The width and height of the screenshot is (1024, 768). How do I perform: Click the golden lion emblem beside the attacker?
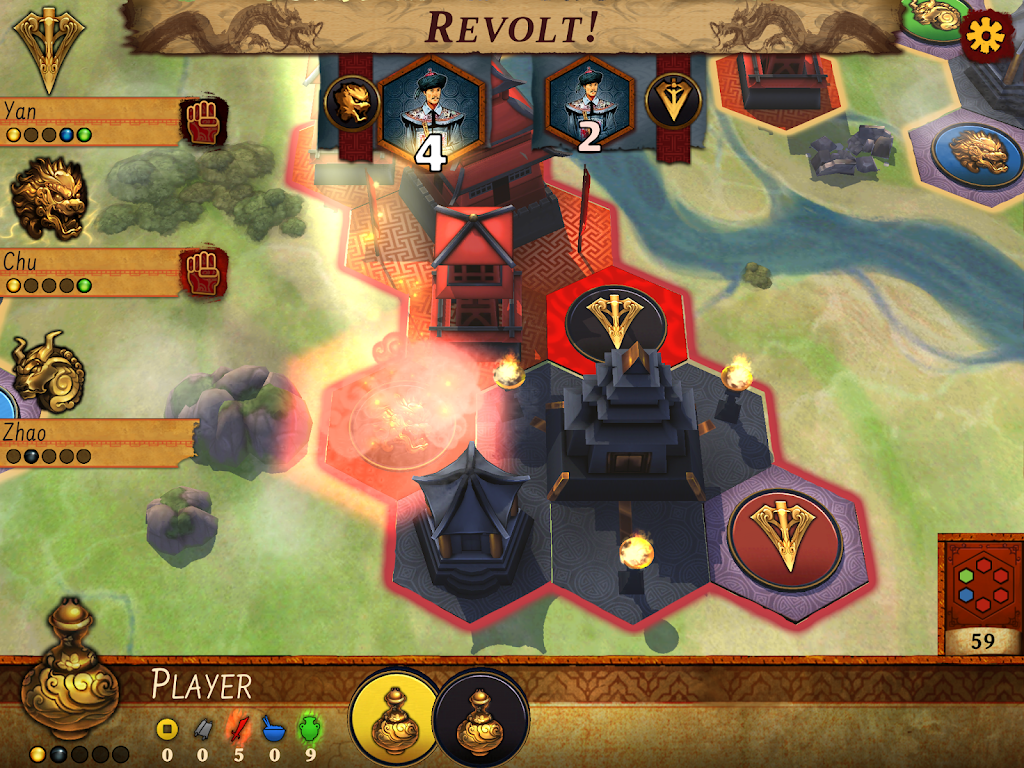tap(352, 103)
